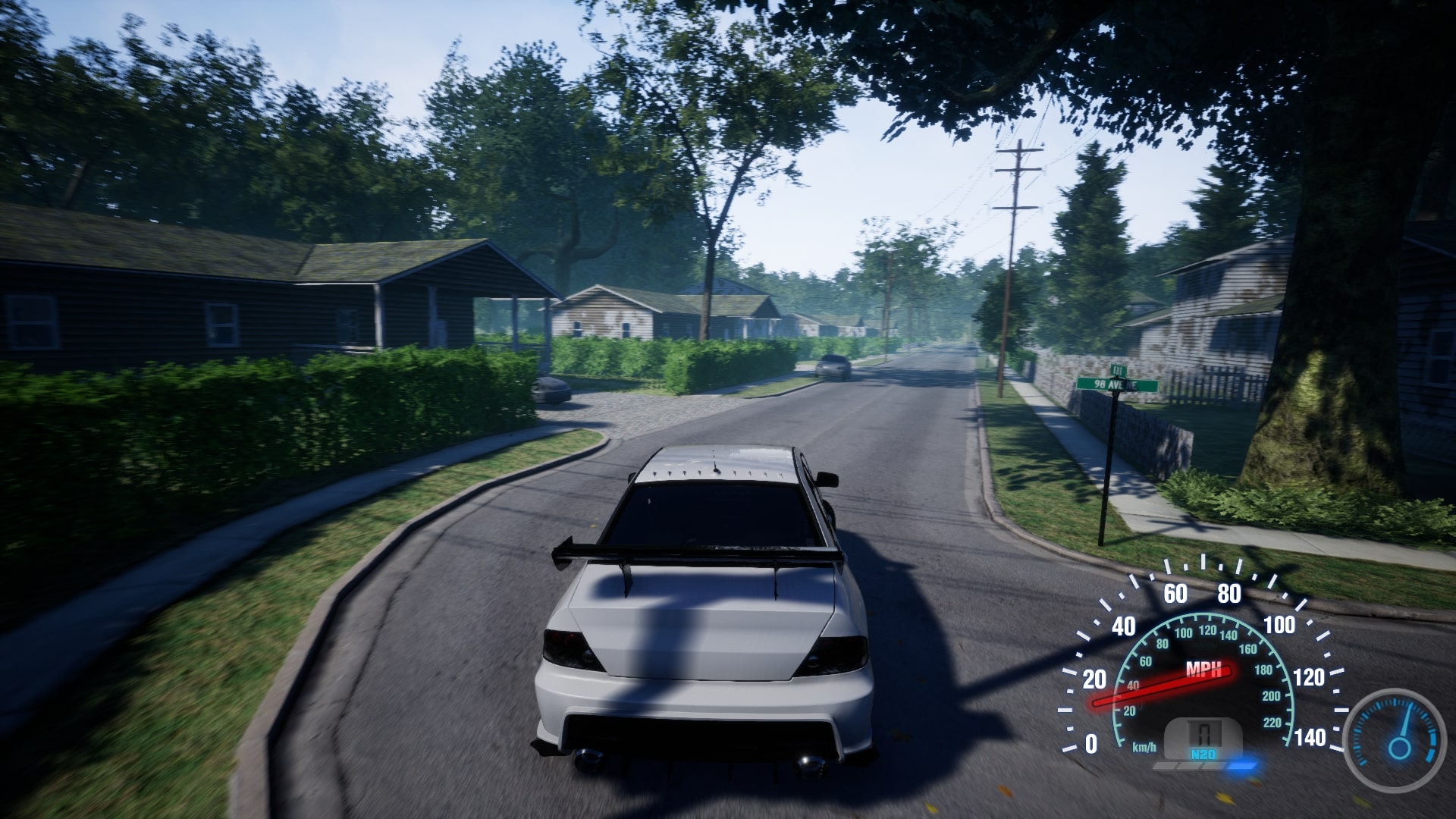Click the parked car ahead on the street

[834, 364]
